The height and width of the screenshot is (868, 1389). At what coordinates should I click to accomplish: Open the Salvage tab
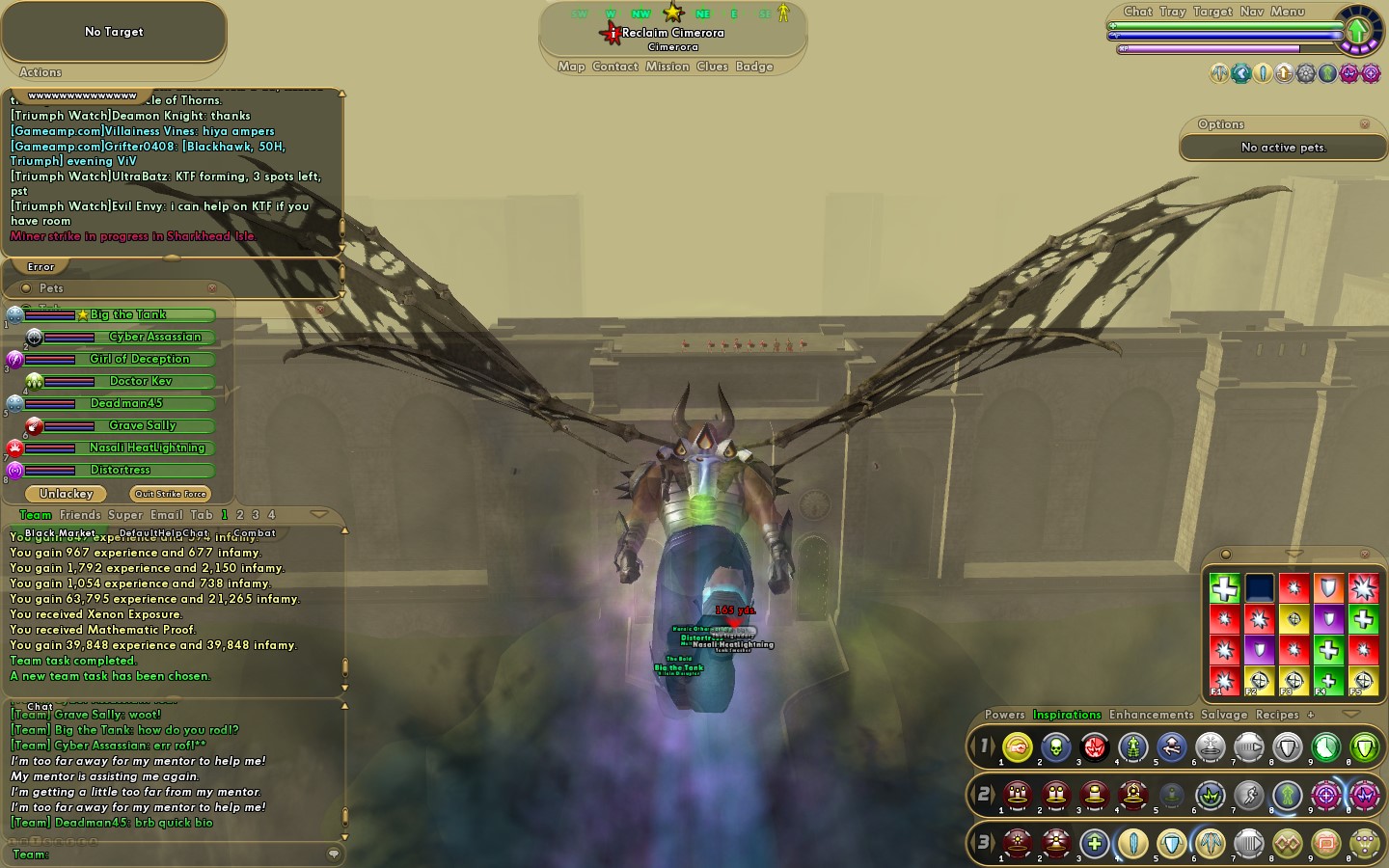[1224, 715]
